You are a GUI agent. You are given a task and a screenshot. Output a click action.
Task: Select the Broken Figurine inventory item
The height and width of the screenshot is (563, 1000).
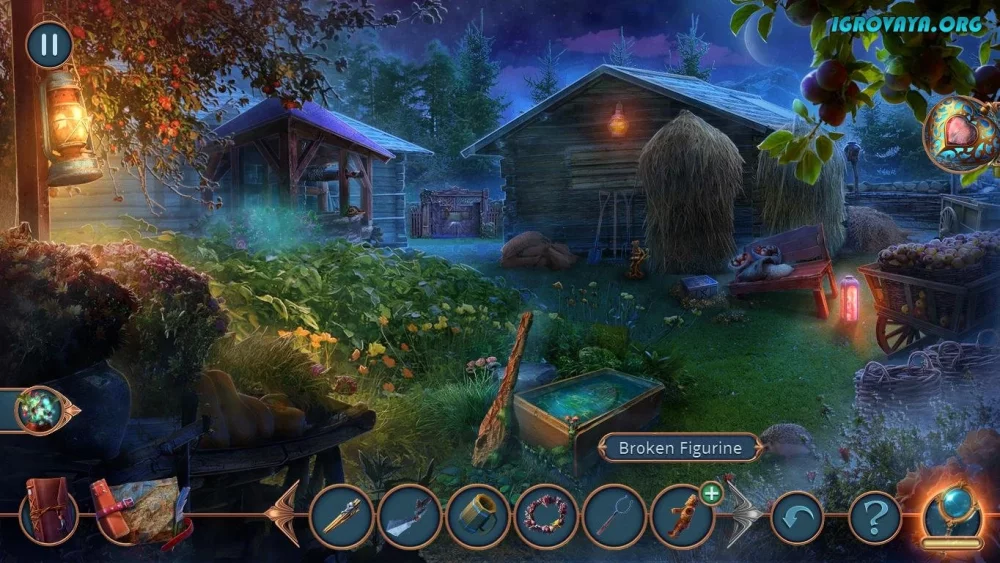pos(682,516)
